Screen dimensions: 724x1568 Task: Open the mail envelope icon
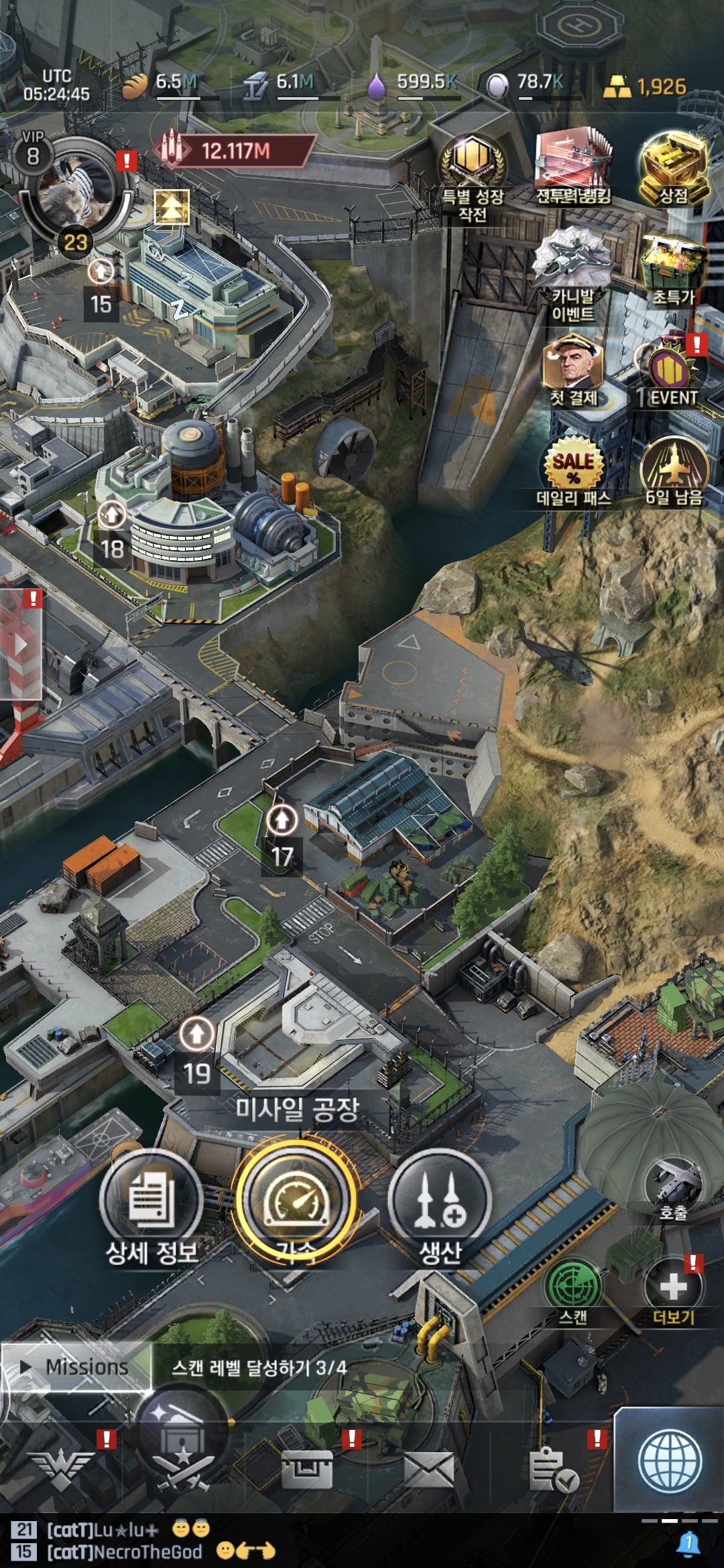429,1470
